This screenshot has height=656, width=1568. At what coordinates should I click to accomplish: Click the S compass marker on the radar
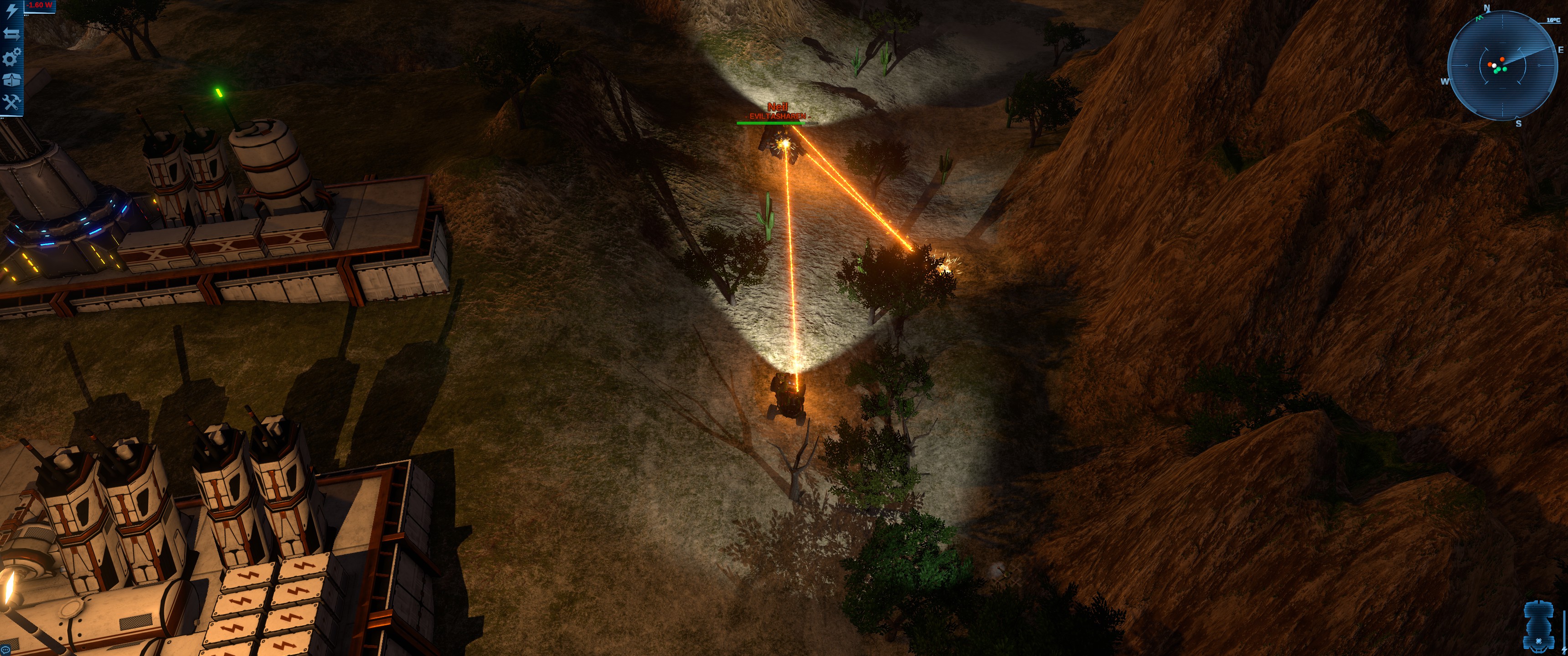[1519, 123]
